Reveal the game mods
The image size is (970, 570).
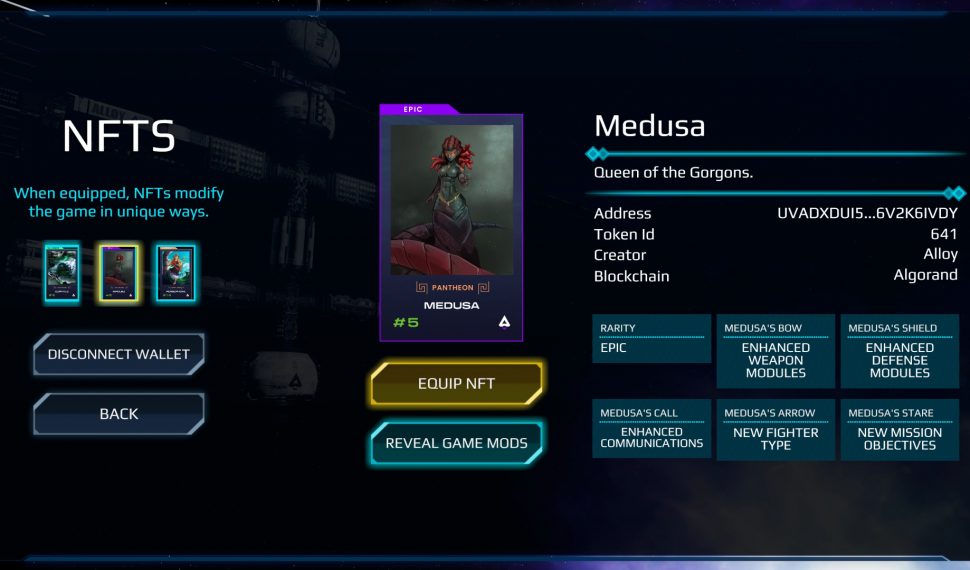pyautogui.click(x=456, y=443)
